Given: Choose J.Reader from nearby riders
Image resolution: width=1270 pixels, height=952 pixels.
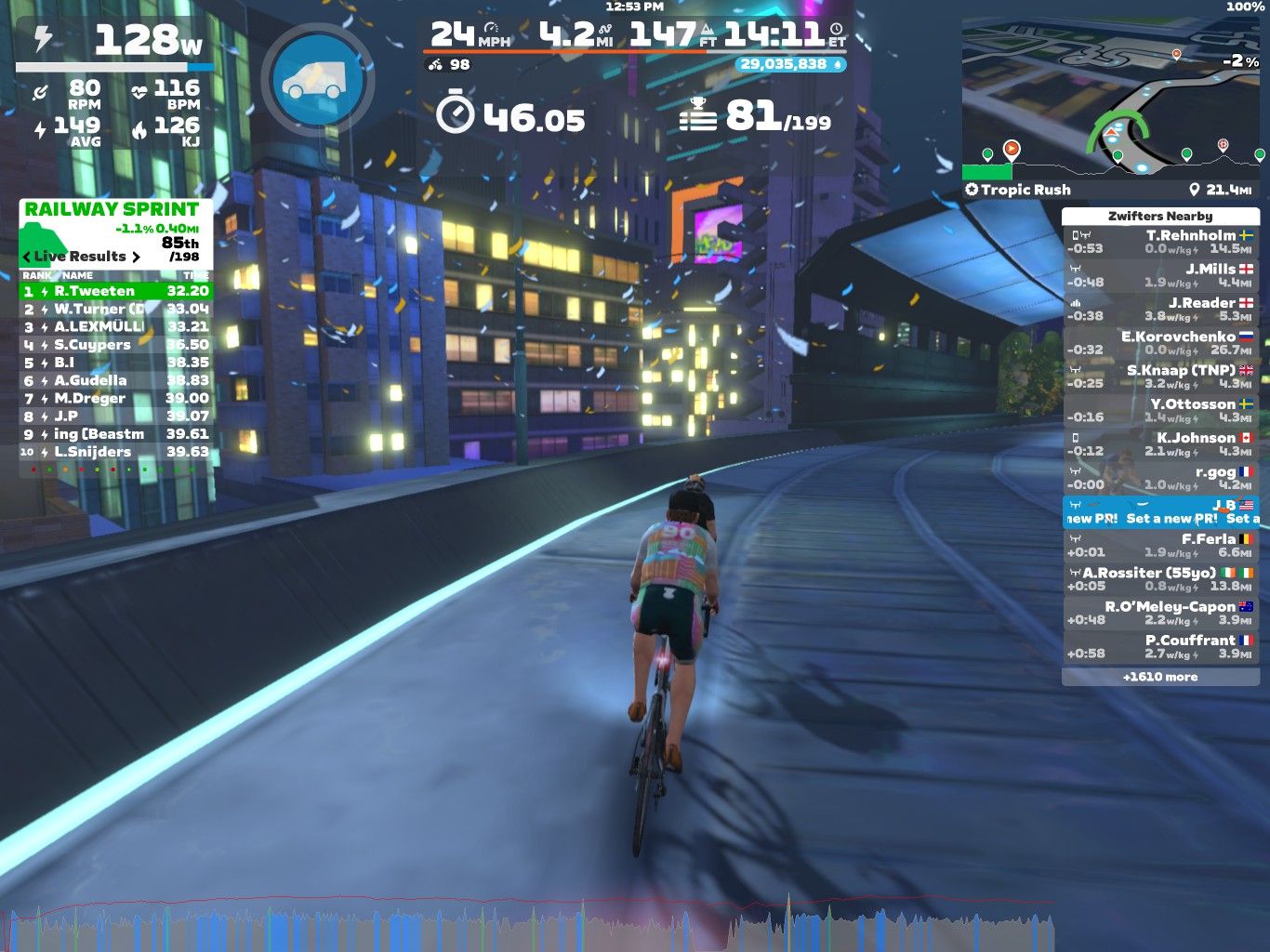Looking at the screenshot, I should point(1160,309).
